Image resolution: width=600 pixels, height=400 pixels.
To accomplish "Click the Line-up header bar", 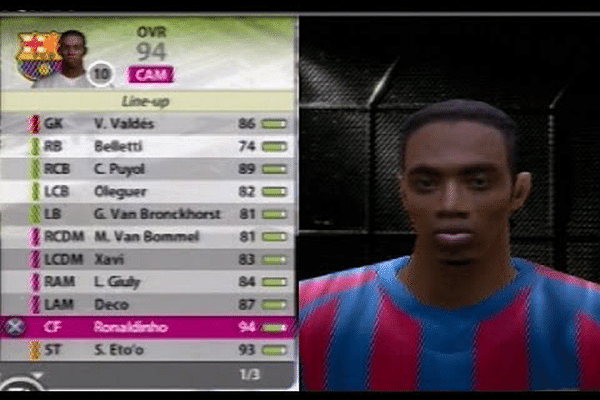I will (147, 101).
